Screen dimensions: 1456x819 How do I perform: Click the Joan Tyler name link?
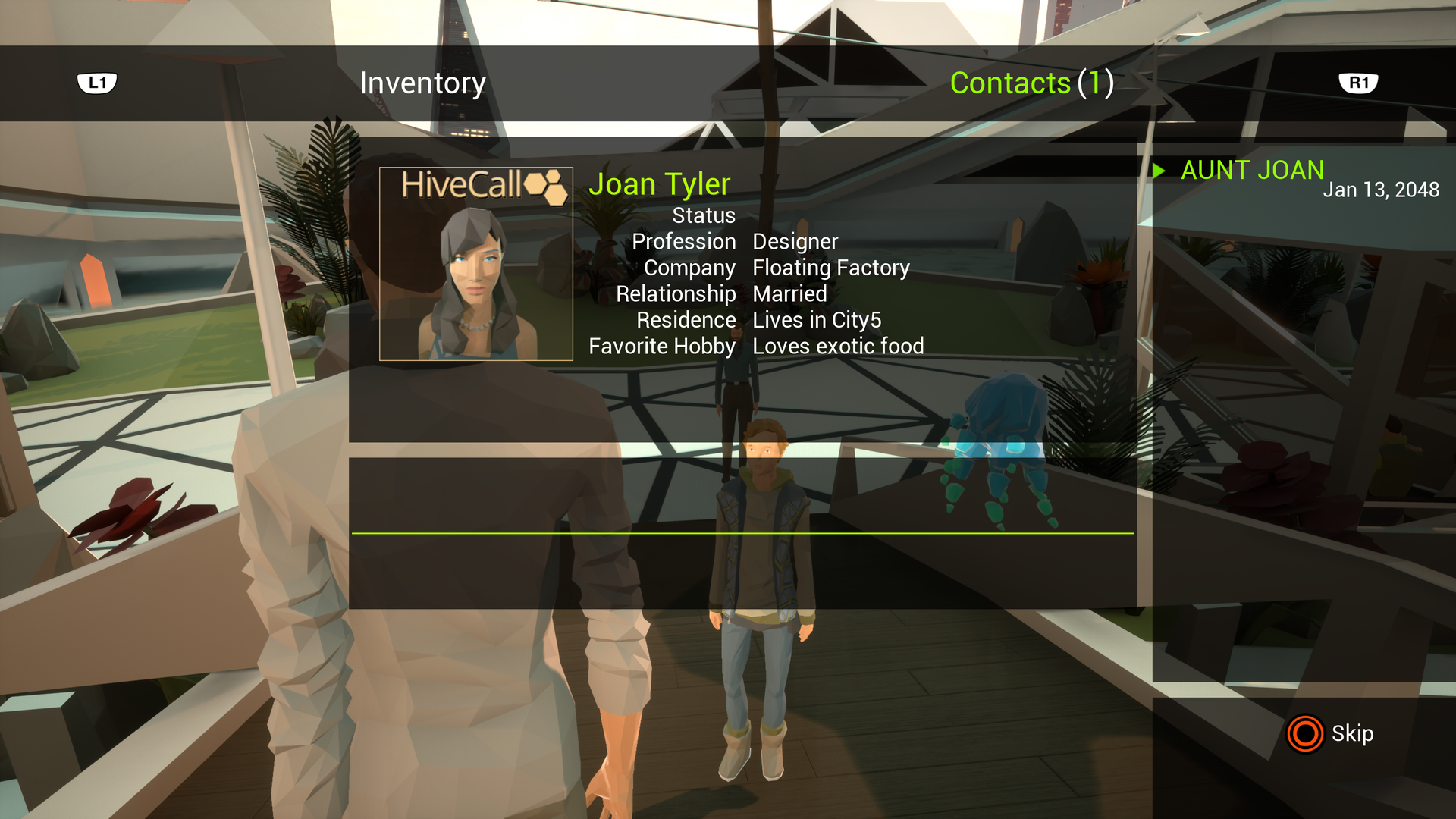point(661,184)
